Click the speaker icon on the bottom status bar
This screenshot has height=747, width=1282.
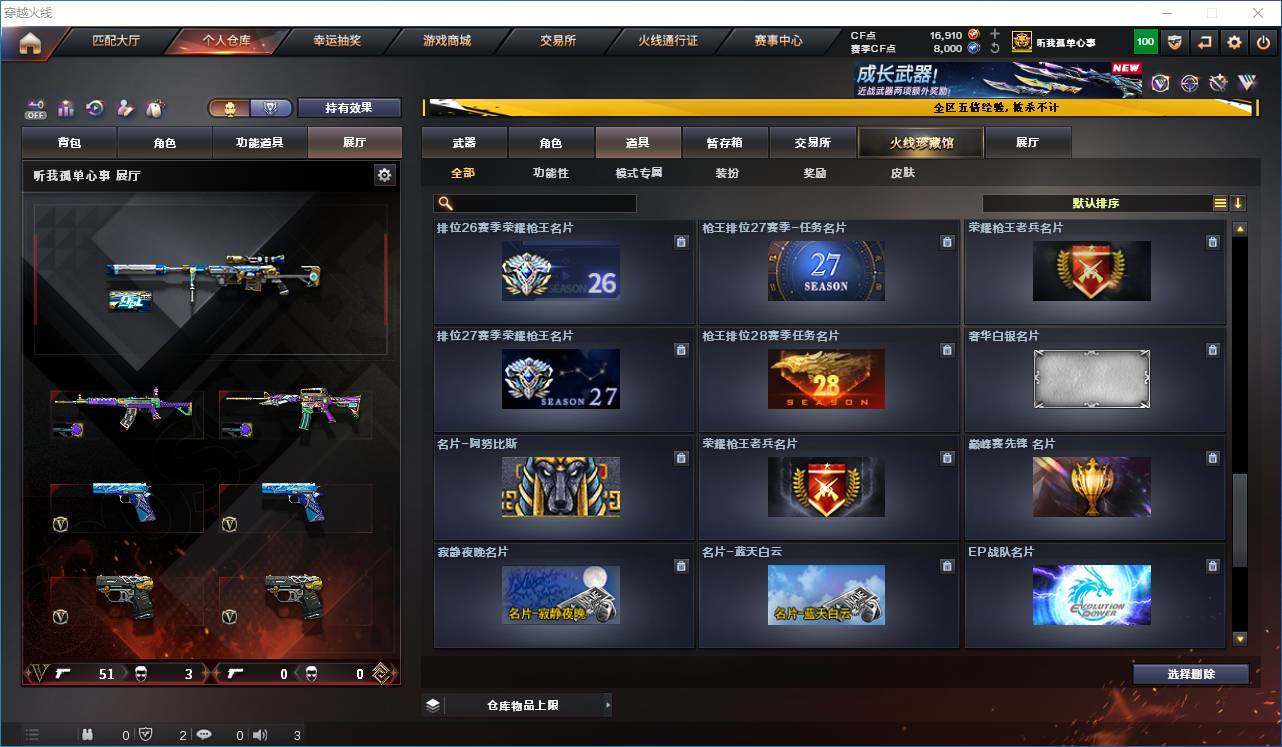(x=260, y=734)
